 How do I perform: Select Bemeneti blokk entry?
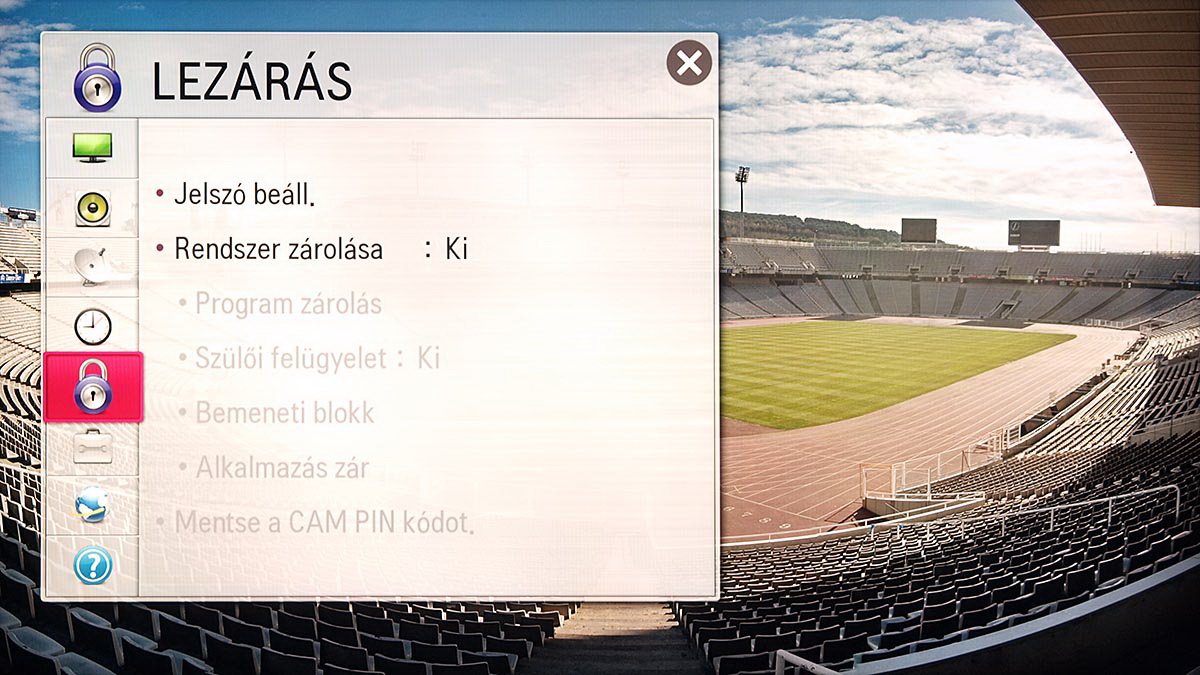(x=284, y=412)
